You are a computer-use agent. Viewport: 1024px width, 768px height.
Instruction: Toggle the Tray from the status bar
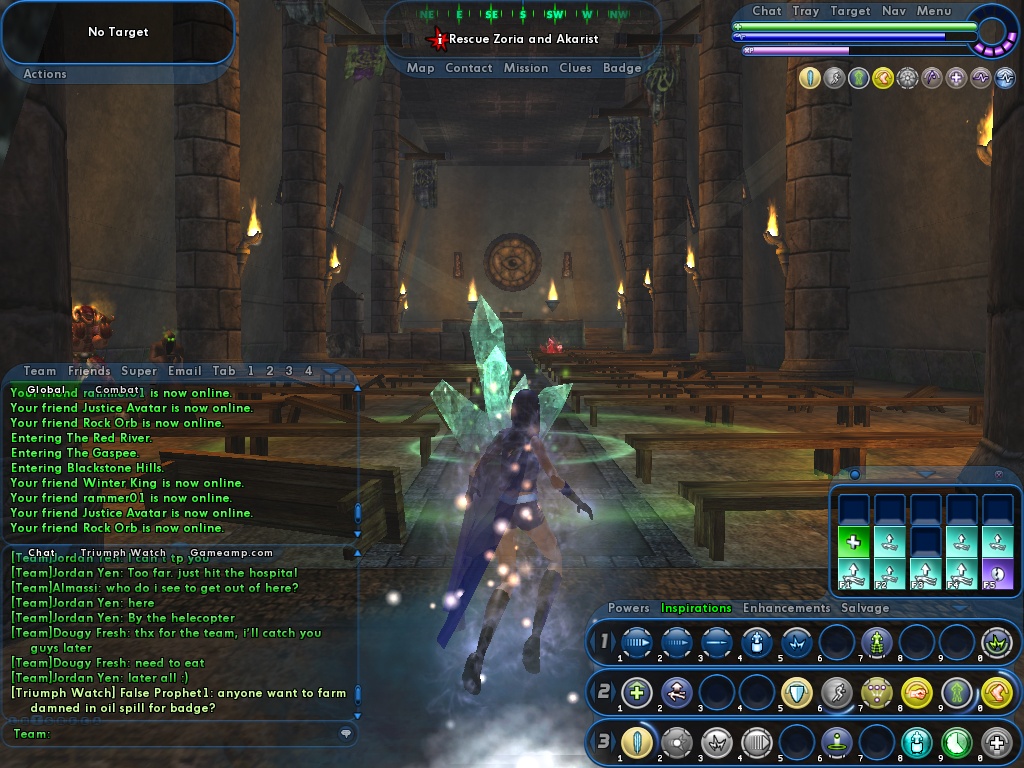805,11
